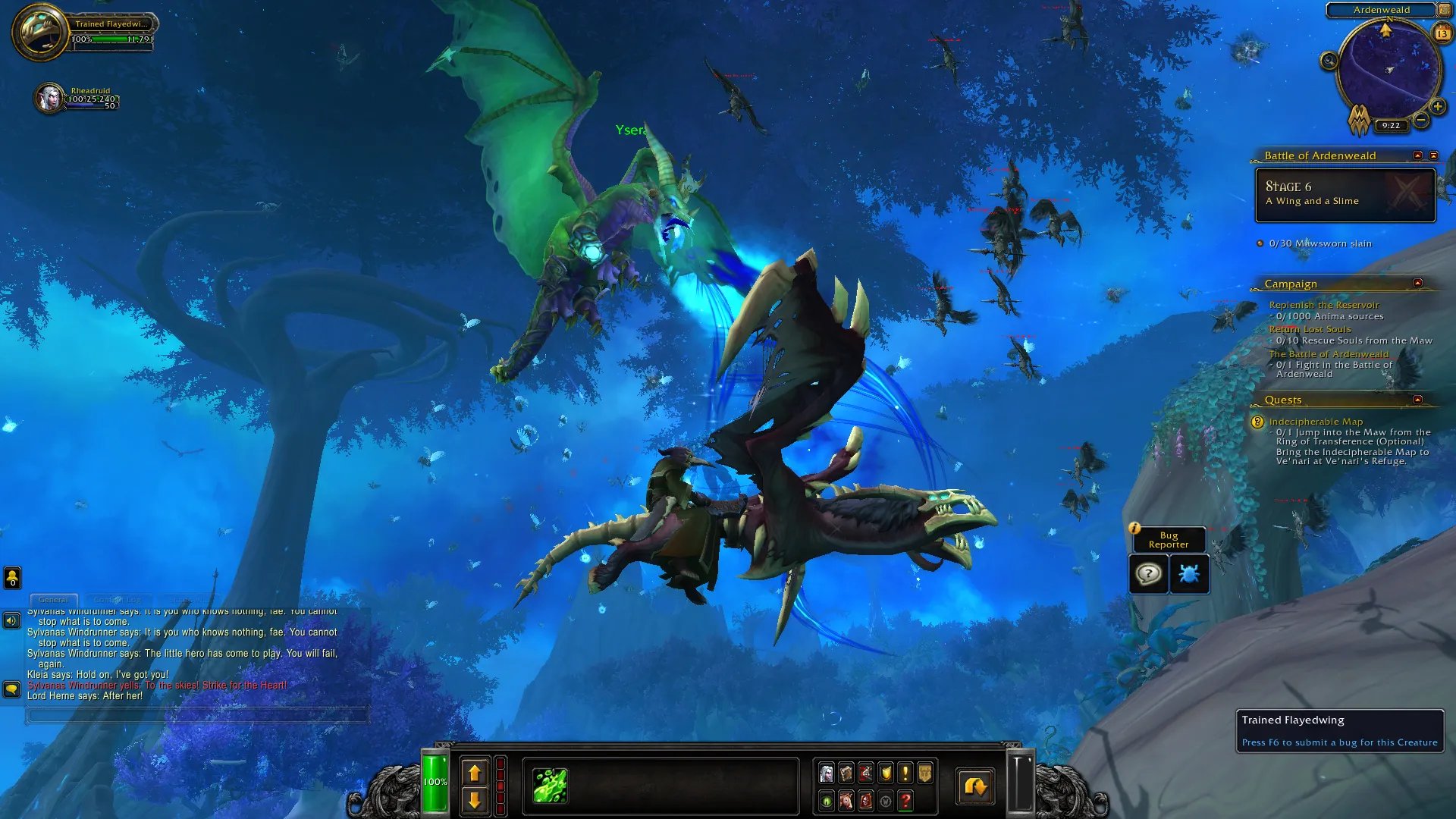The width and height of the screenshot is (1456, 819).
Task: Open the character info micro button
Action: tap(827, 773)
